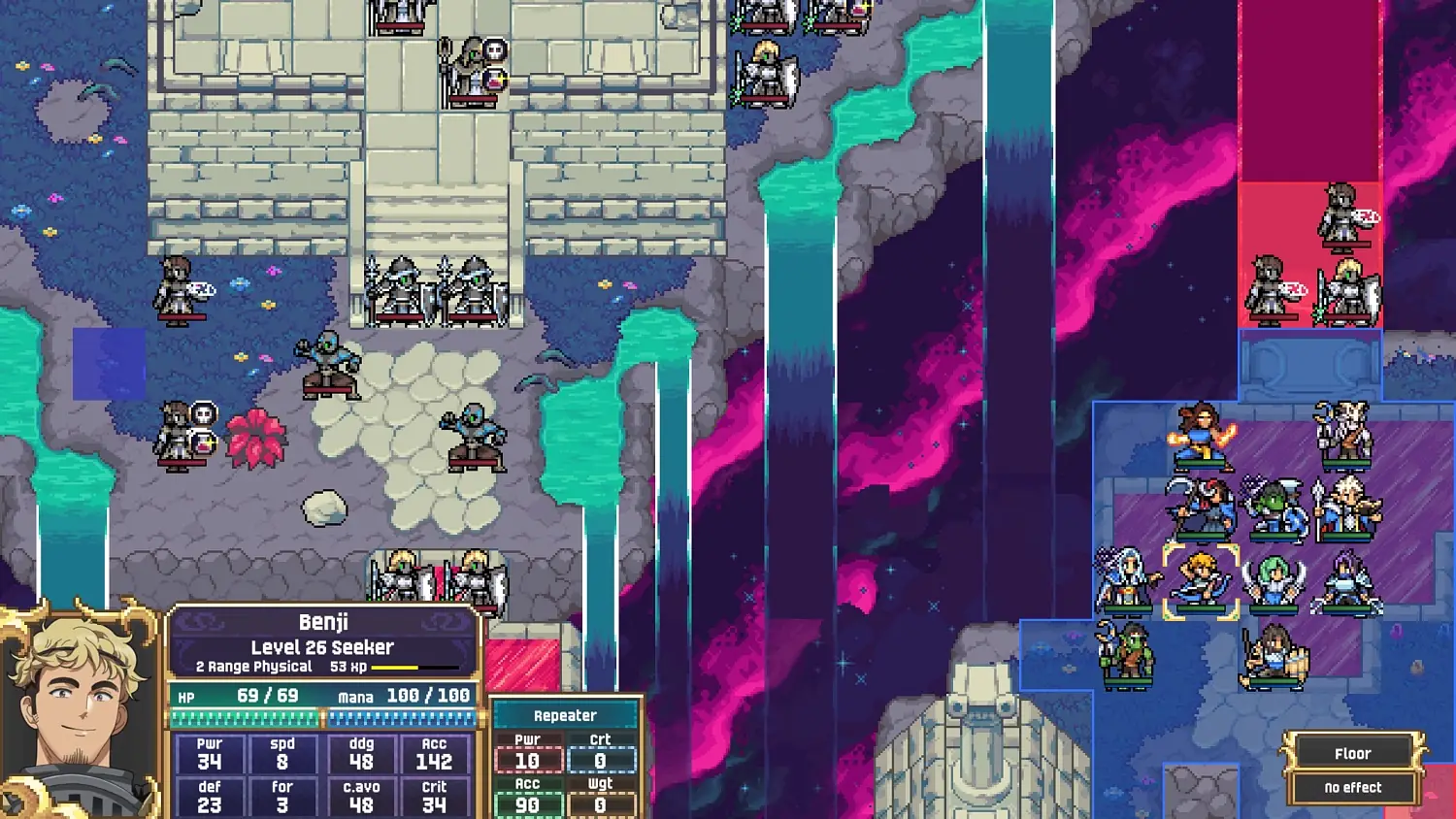Select the green-haired dual-blade fighter
Screen dimensions: 1456x819
[x=1273, y=579]
